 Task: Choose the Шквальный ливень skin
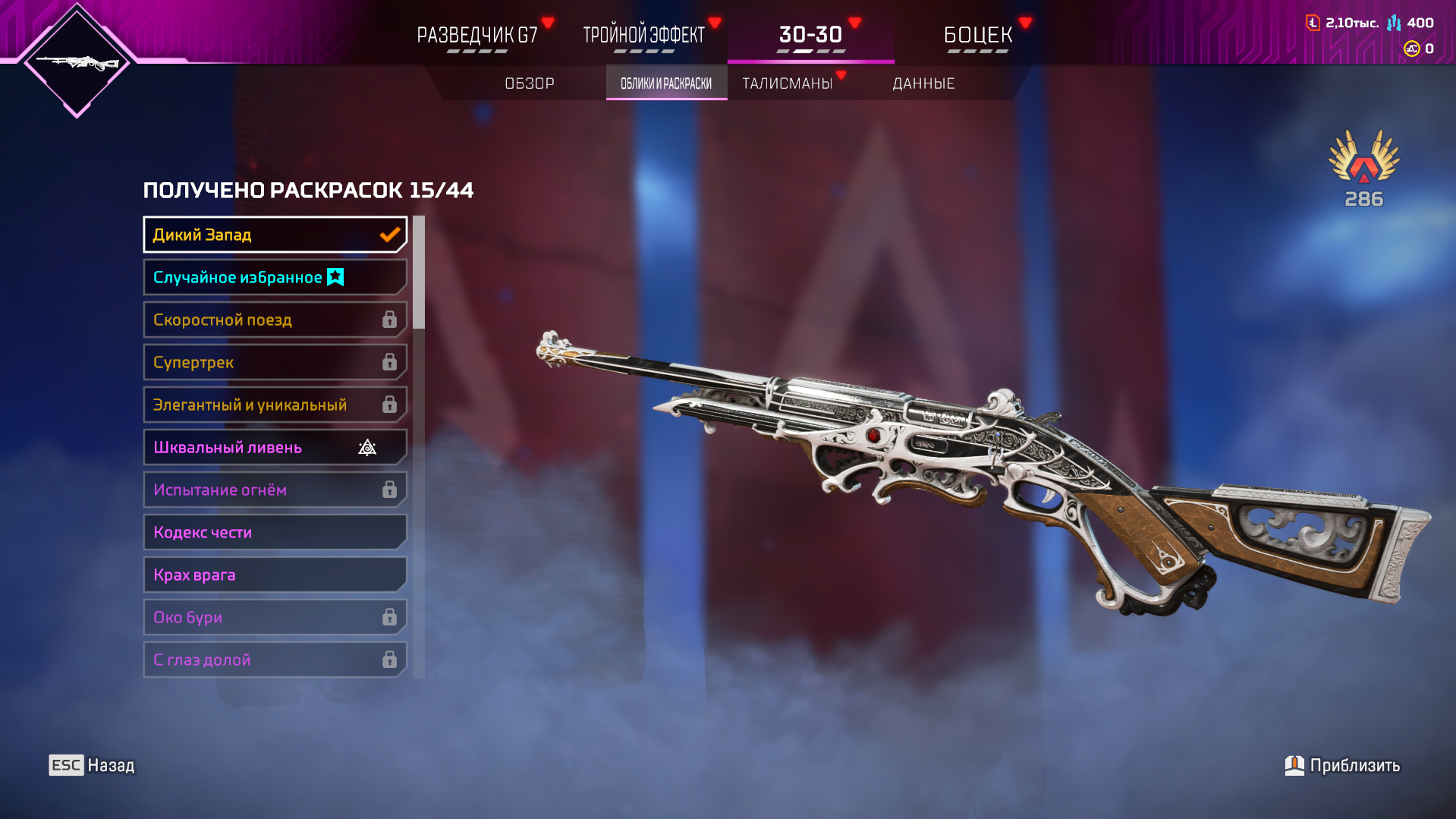(275, 447)
